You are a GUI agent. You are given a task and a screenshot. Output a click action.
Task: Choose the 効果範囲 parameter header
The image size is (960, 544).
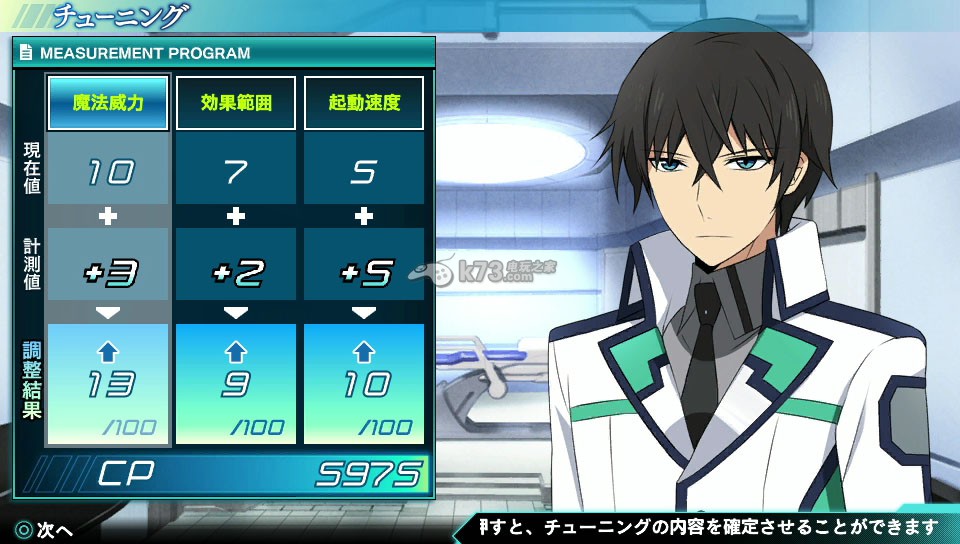pos(236,103)
